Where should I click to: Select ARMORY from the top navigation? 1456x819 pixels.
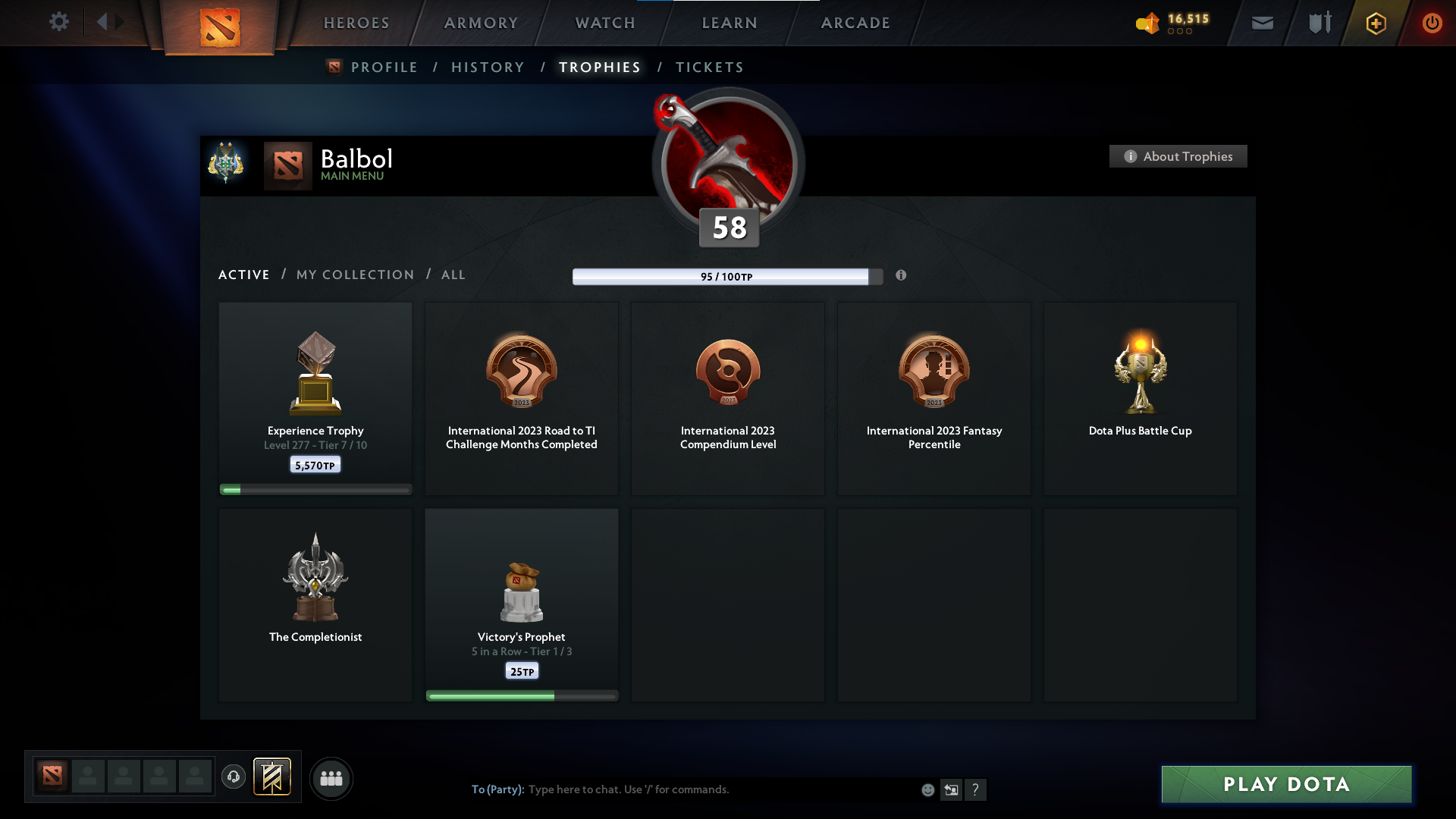[480, 23]
